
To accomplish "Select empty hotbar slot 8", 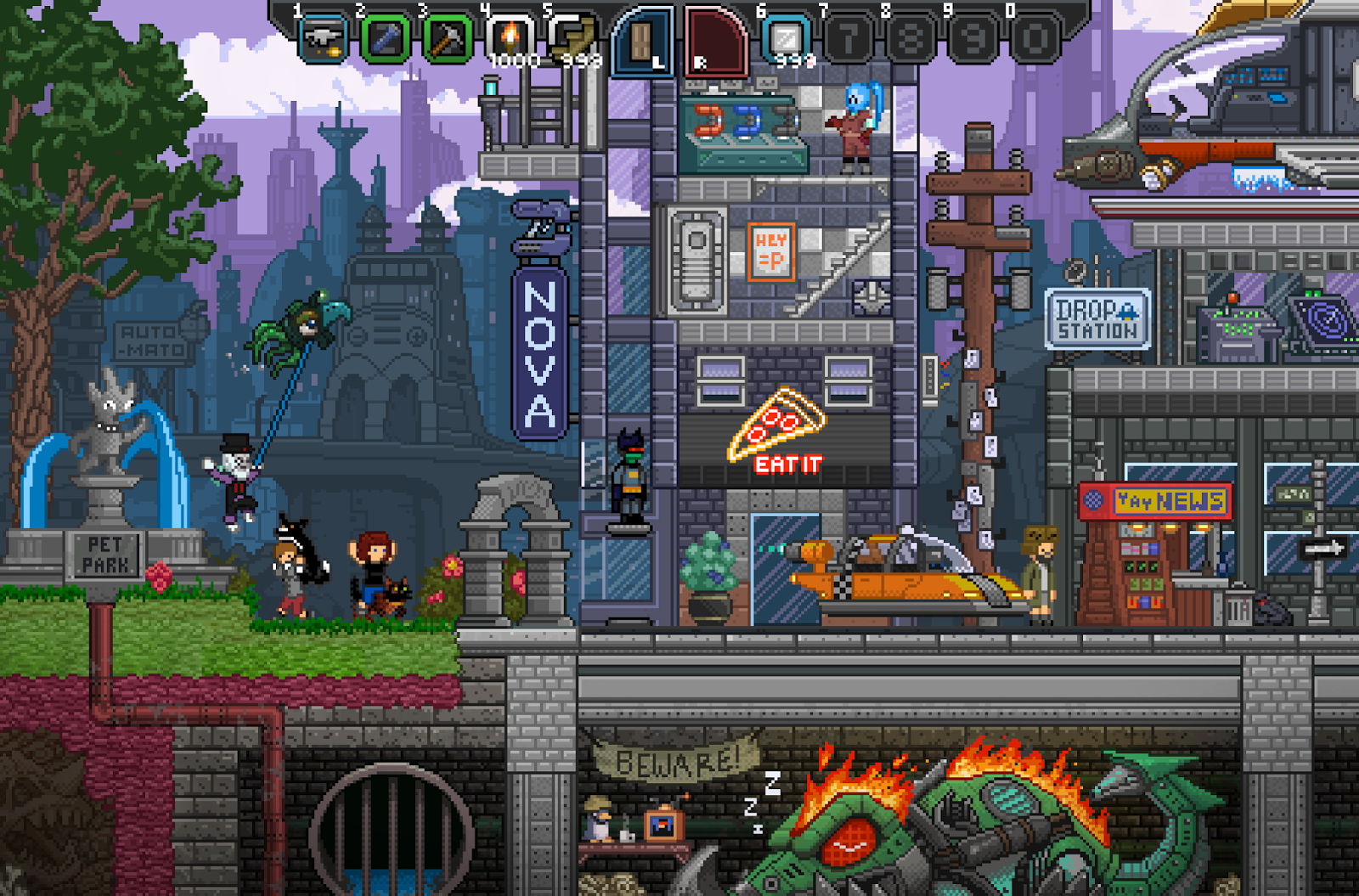I will click(x=910, y=39).
